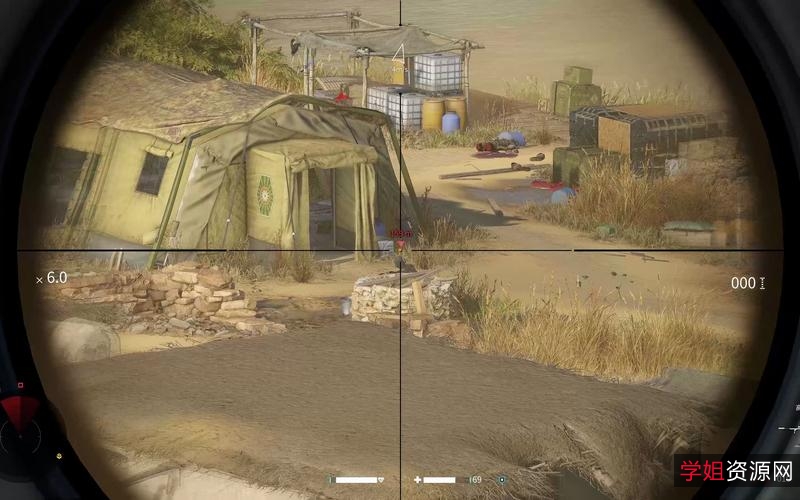Select the square icon beside the 69 counter
This screenshot has height=500, width=800.
pyautogui.click(x=501, y=480)
